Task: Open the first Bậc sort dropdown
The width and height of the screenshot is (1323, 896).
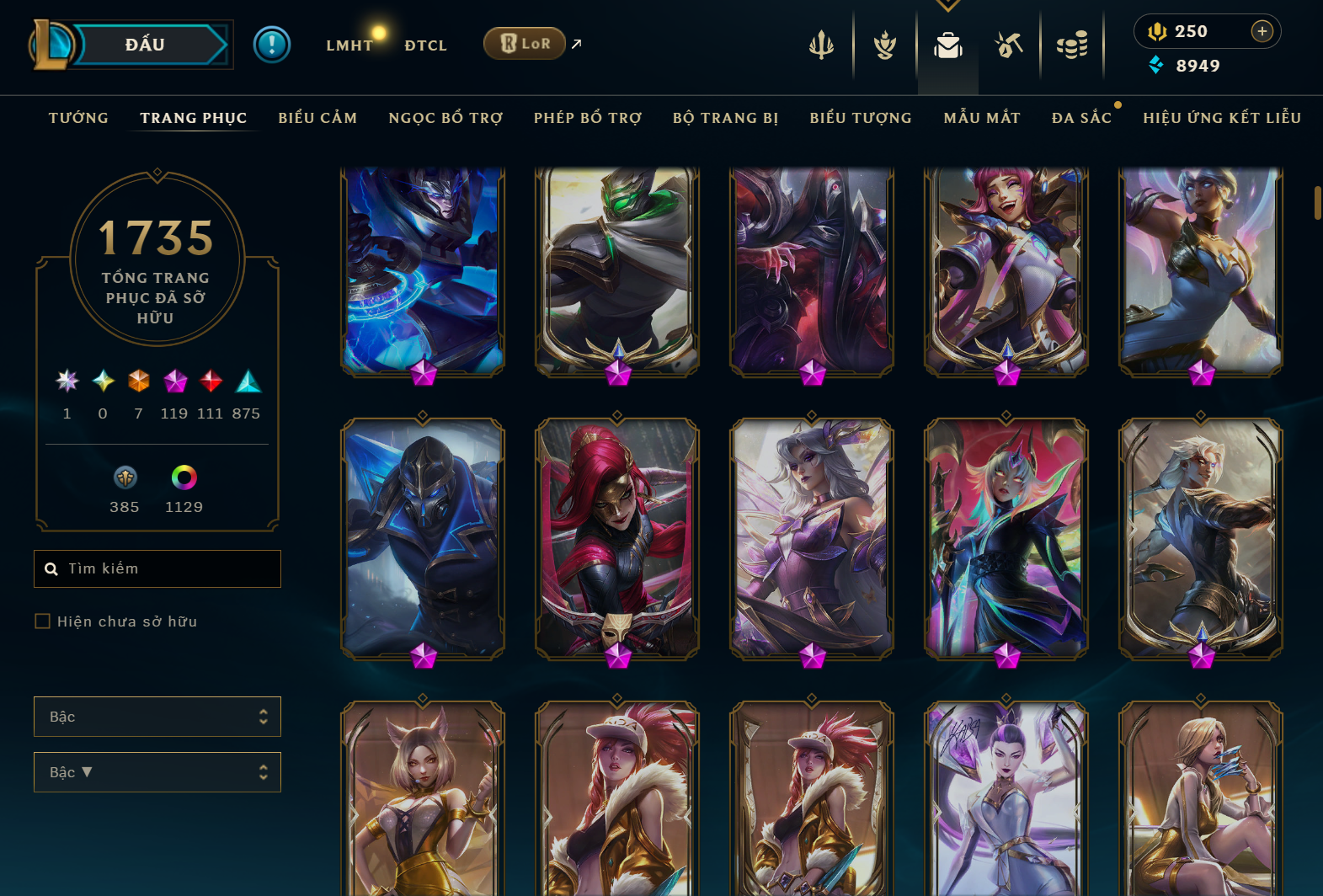Action: click(157, 717)
